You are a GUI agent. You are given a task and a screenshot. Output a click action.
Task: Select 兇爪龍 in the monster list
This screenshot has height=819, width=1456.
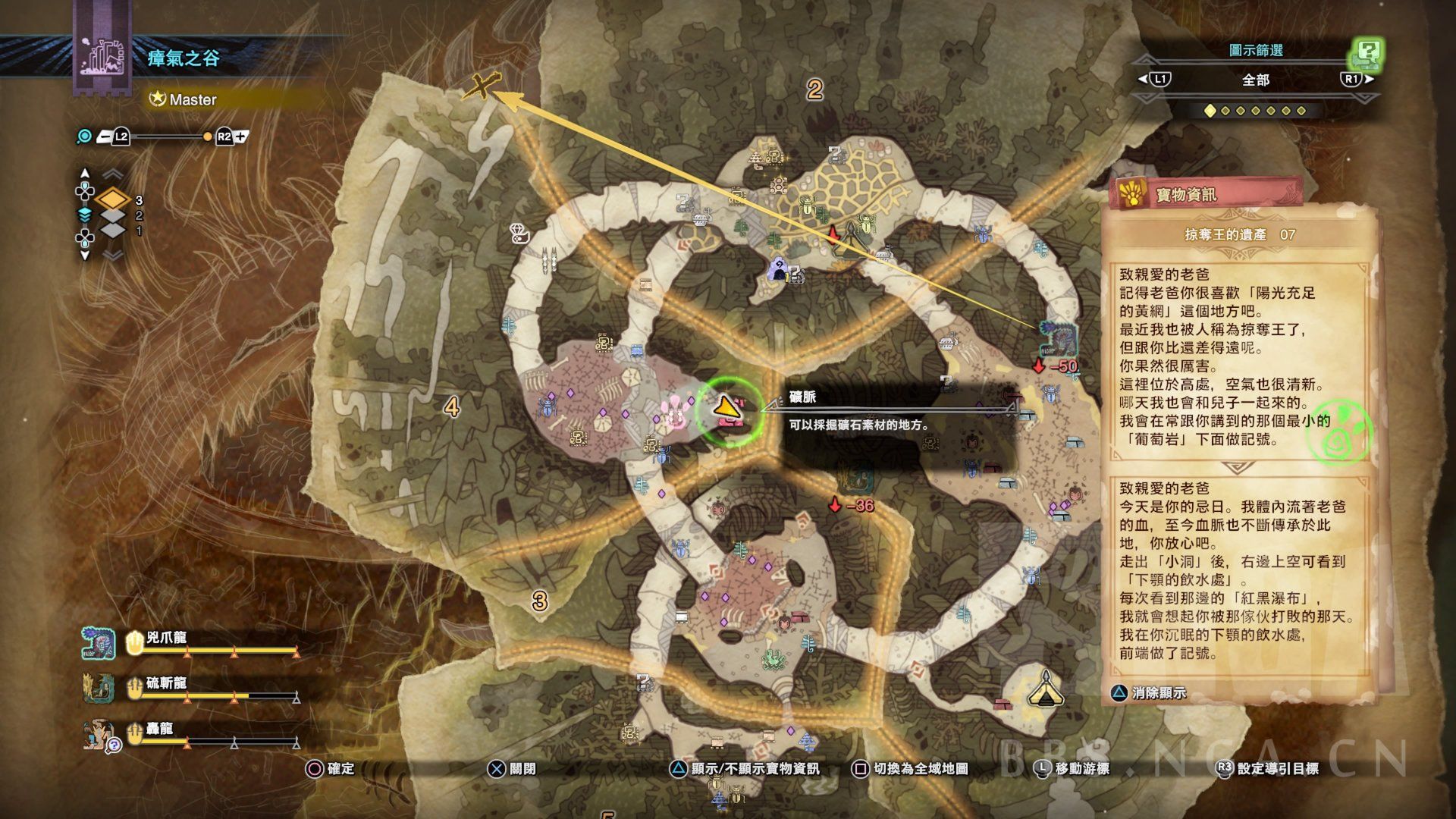[167, 638]
